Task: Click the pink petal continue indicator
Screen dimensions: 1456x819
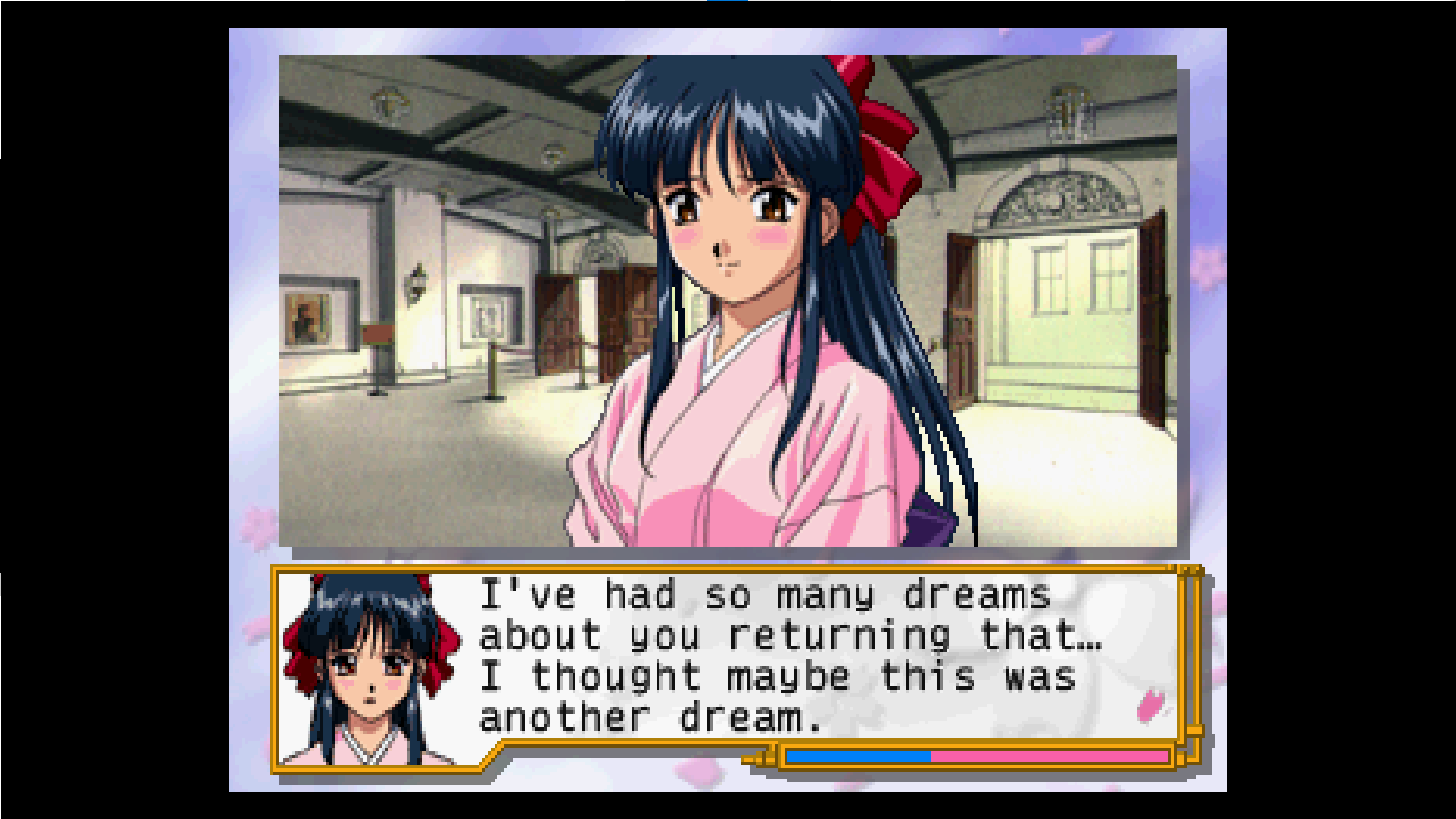Action: point(1151,706)
